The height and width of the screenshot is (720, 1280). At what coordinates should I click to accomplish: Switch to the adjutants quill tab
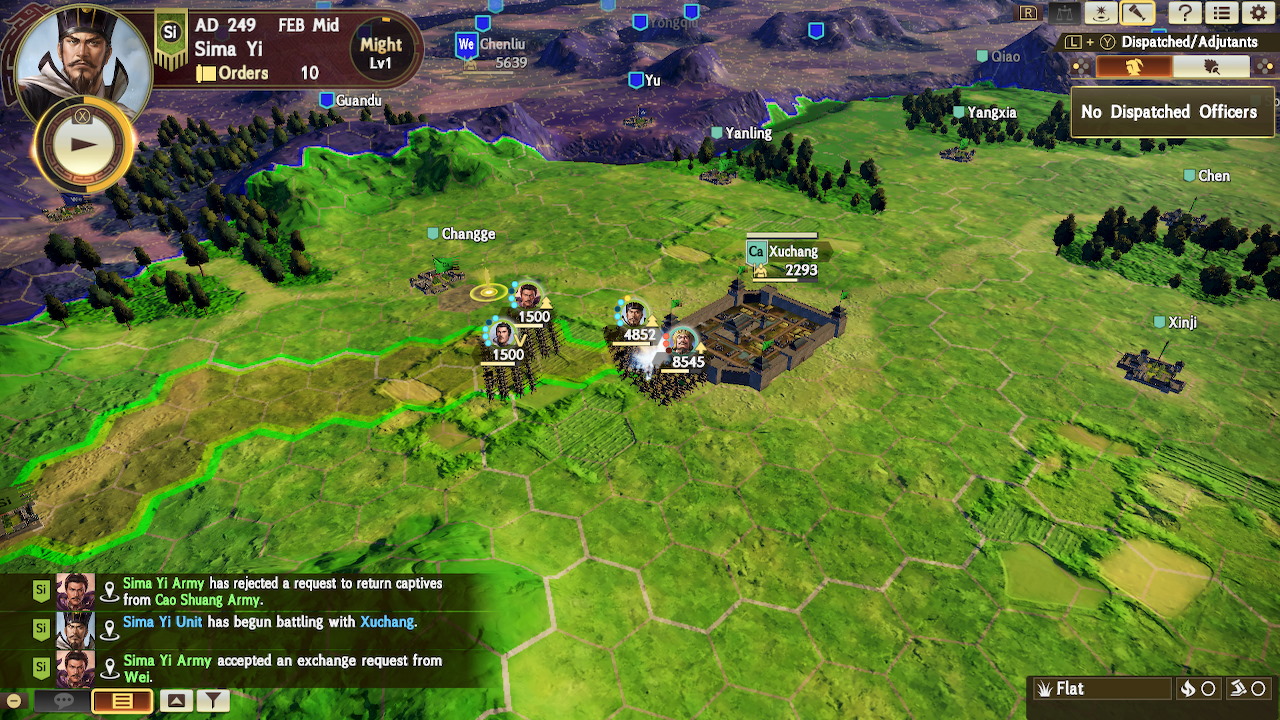coord(1212,66)
